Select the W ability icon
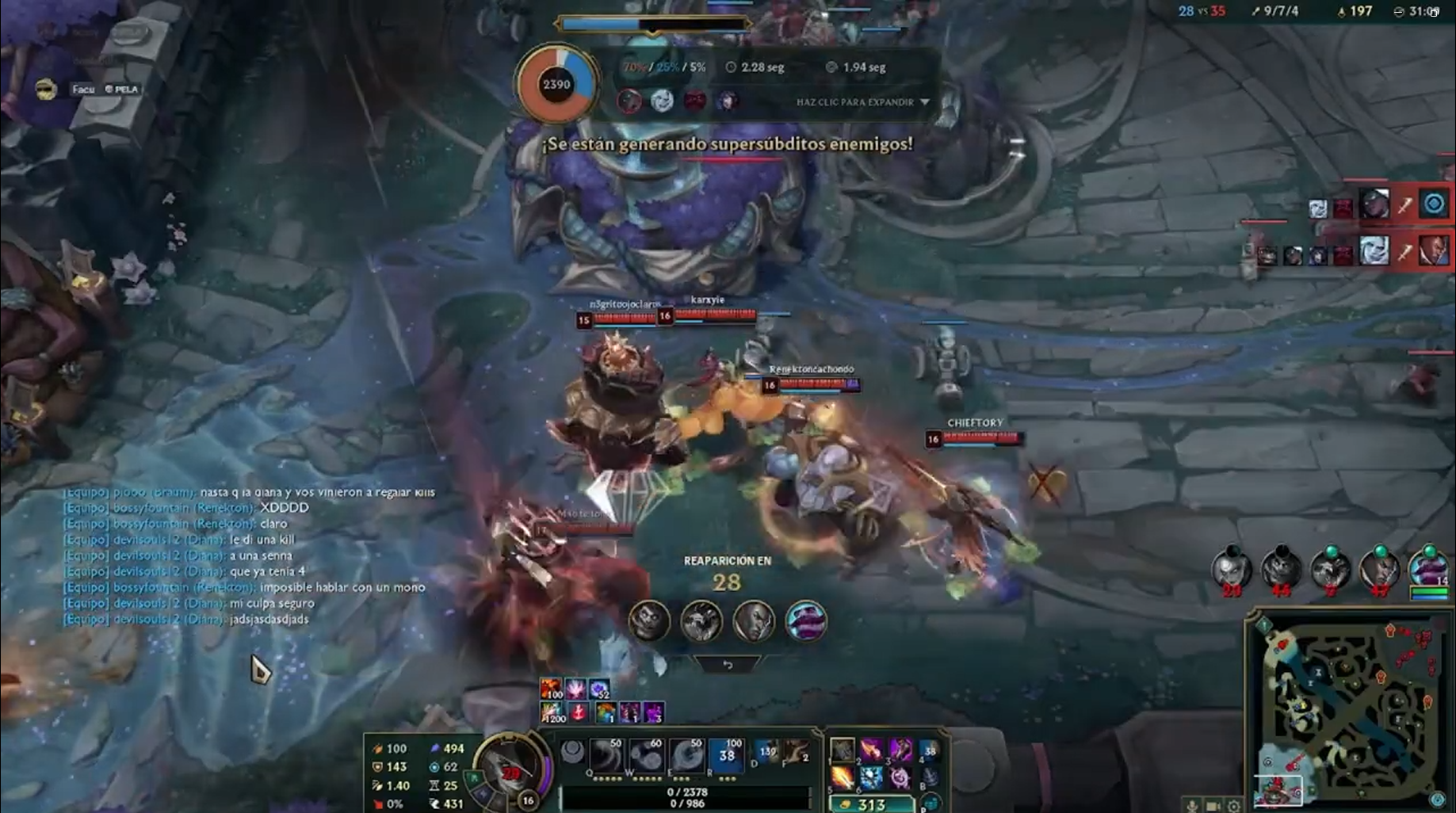1456x813 pixels. (648, 754)
